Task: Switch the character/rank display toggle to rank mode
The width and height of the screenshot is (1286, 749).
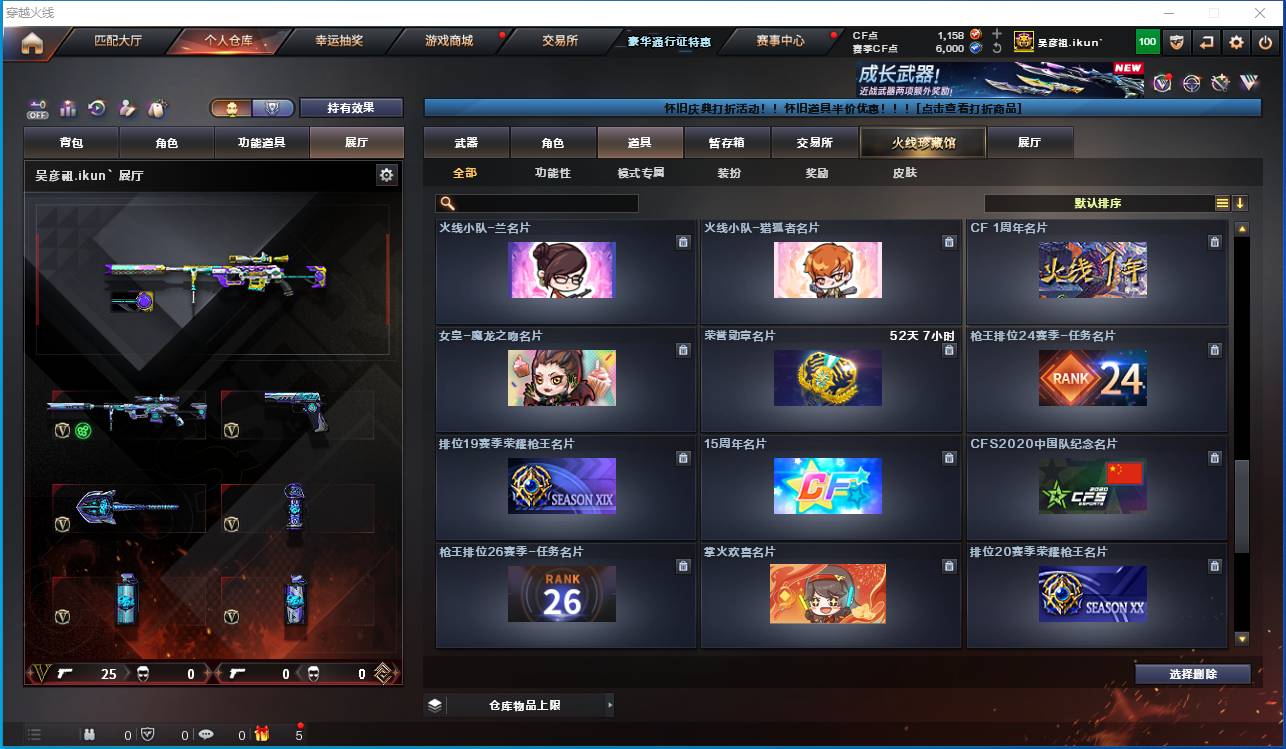Action: [x=272, y=107]
